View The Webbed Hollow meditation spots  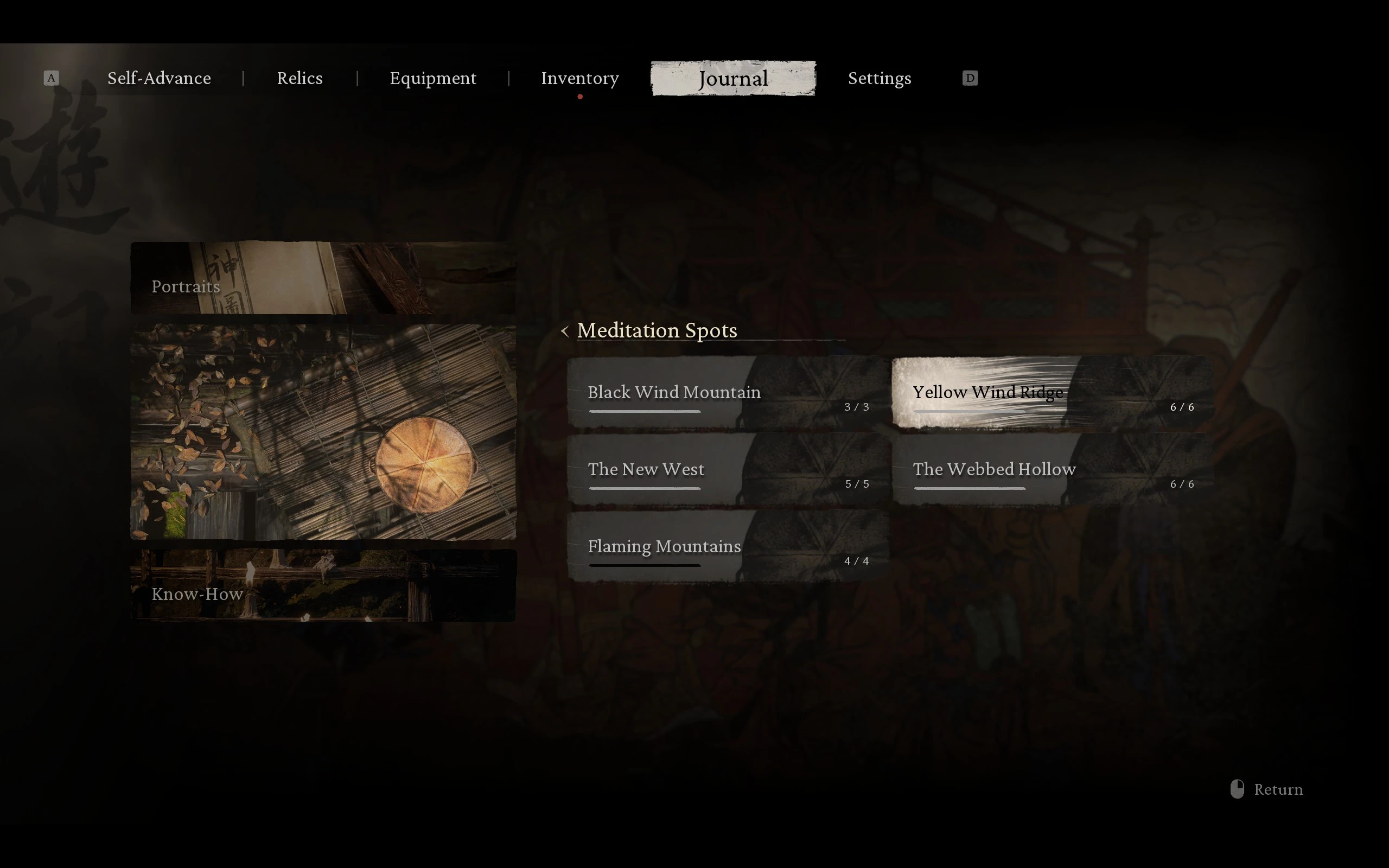[1053, 471]
